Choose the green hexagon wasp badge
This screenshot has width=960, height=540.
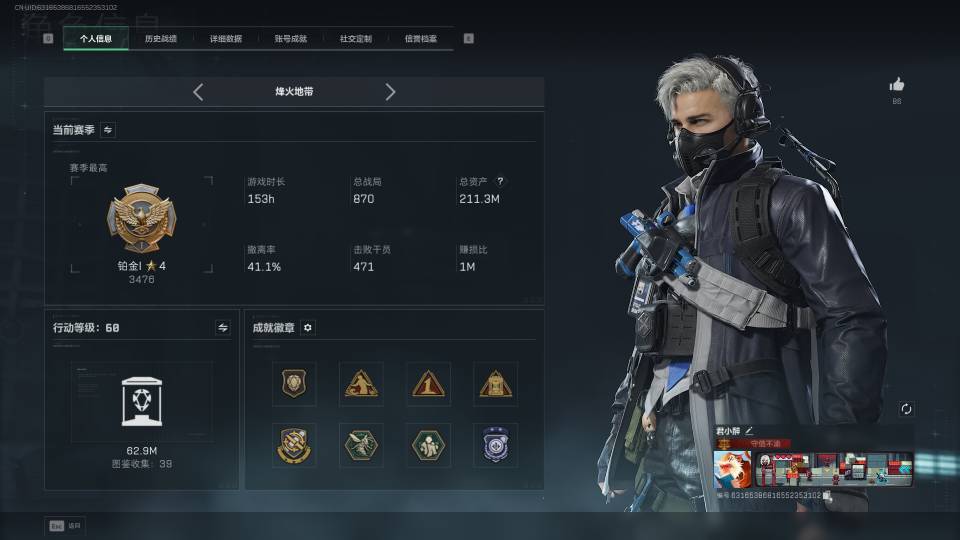[361, 445]
